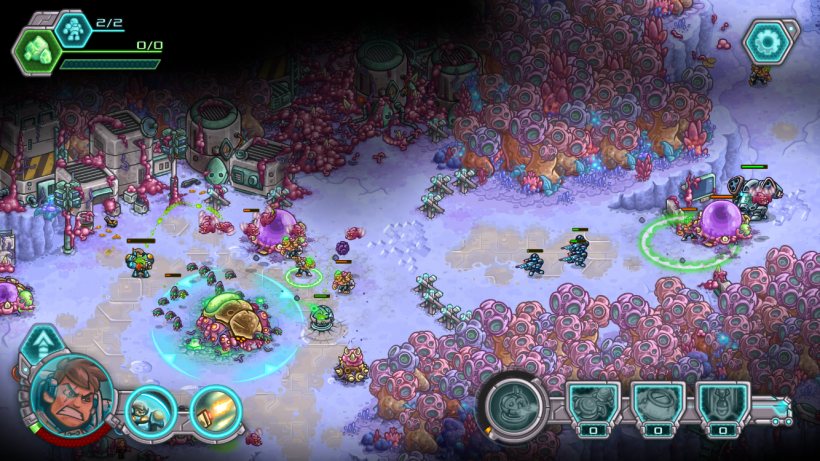Image resolution: width=820 pixels, height=461 pixels.
Task: Activate the hero's armored trooper ability
Action: tap(151, 409)
